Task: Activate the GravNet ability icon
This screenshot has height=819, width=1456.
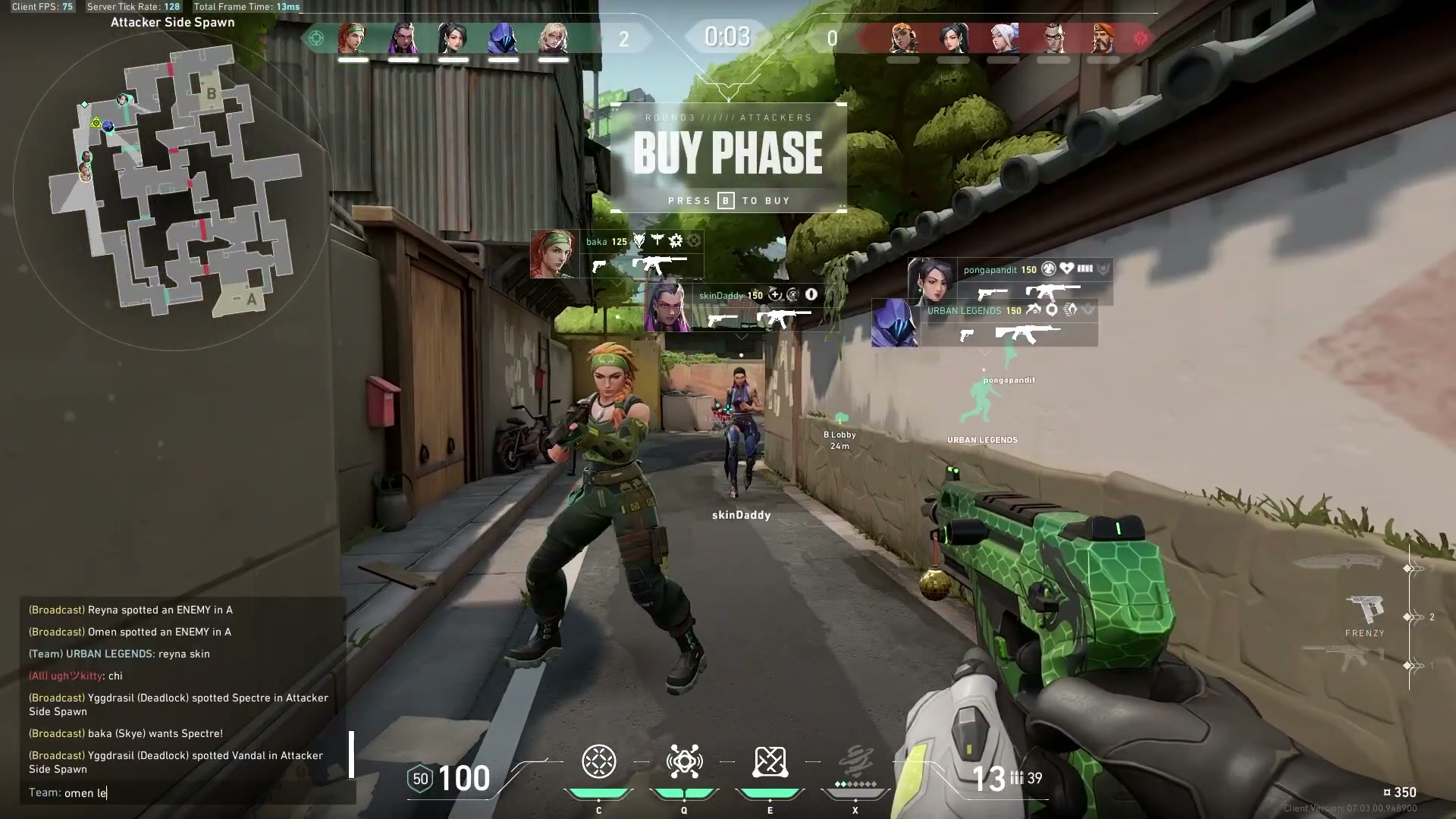Action: pos(598,762)
